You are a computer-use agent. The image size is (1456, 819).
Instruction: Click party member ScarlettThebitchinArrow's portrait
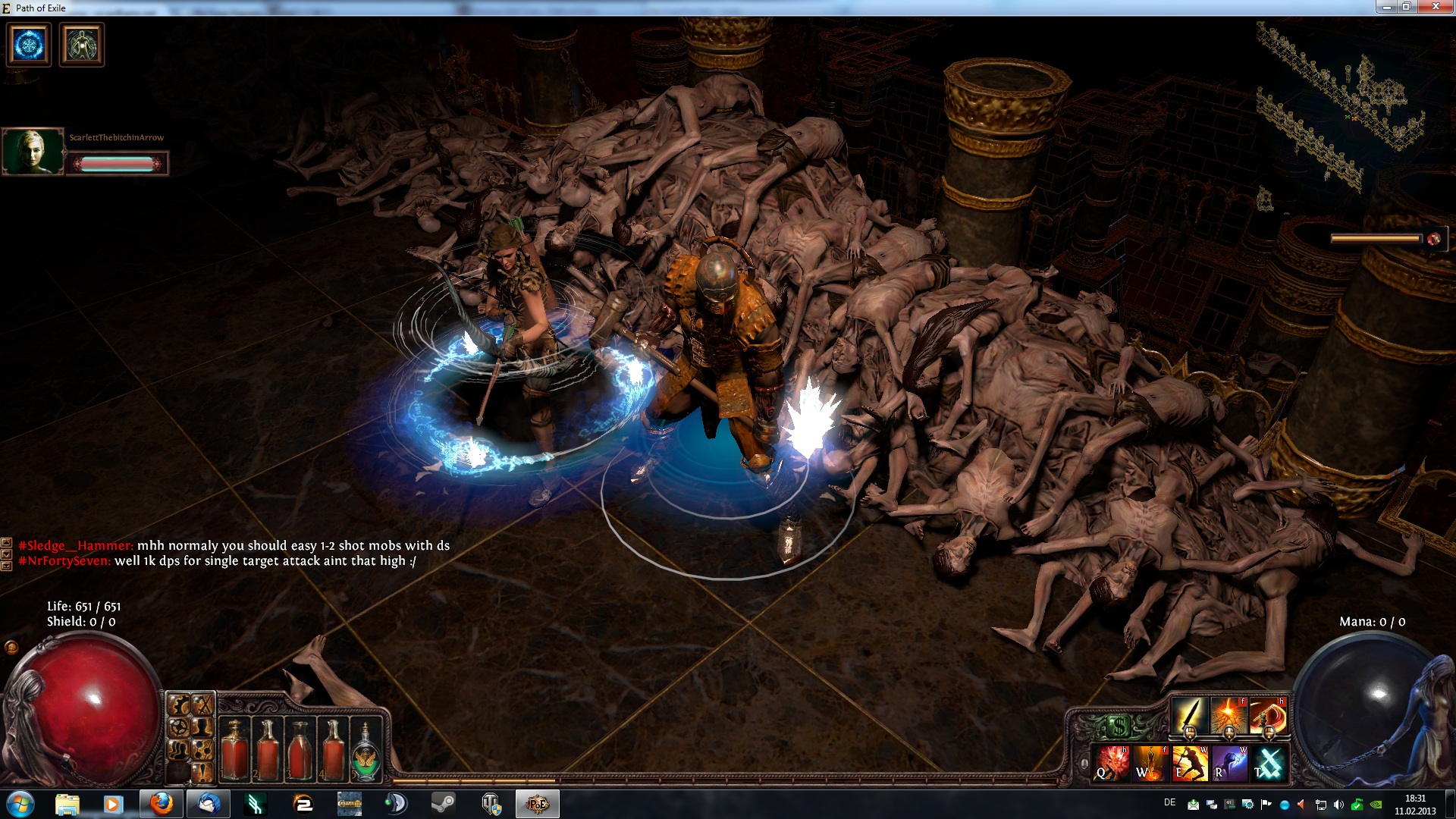33,151
